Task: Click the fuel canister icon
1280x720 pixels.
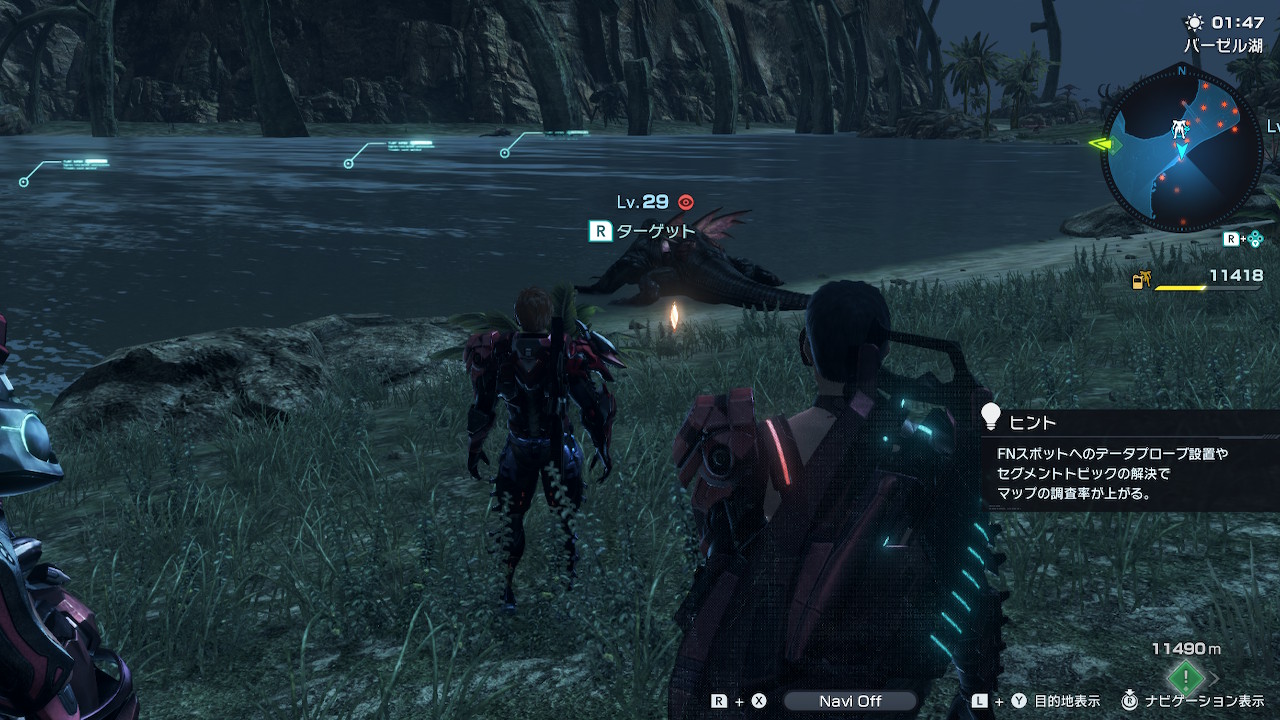Action: (x=1141, y=281)
